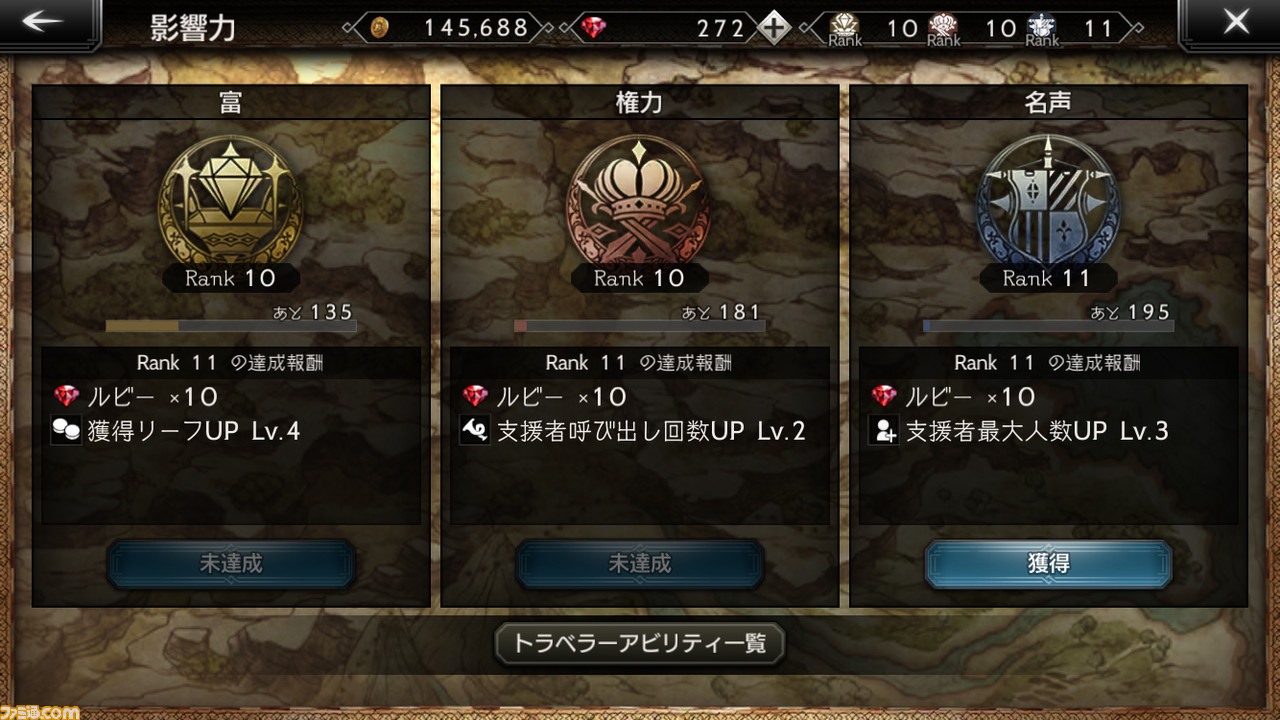
Task: Select the 名声 column header tab
Action: click(1047, 100)
